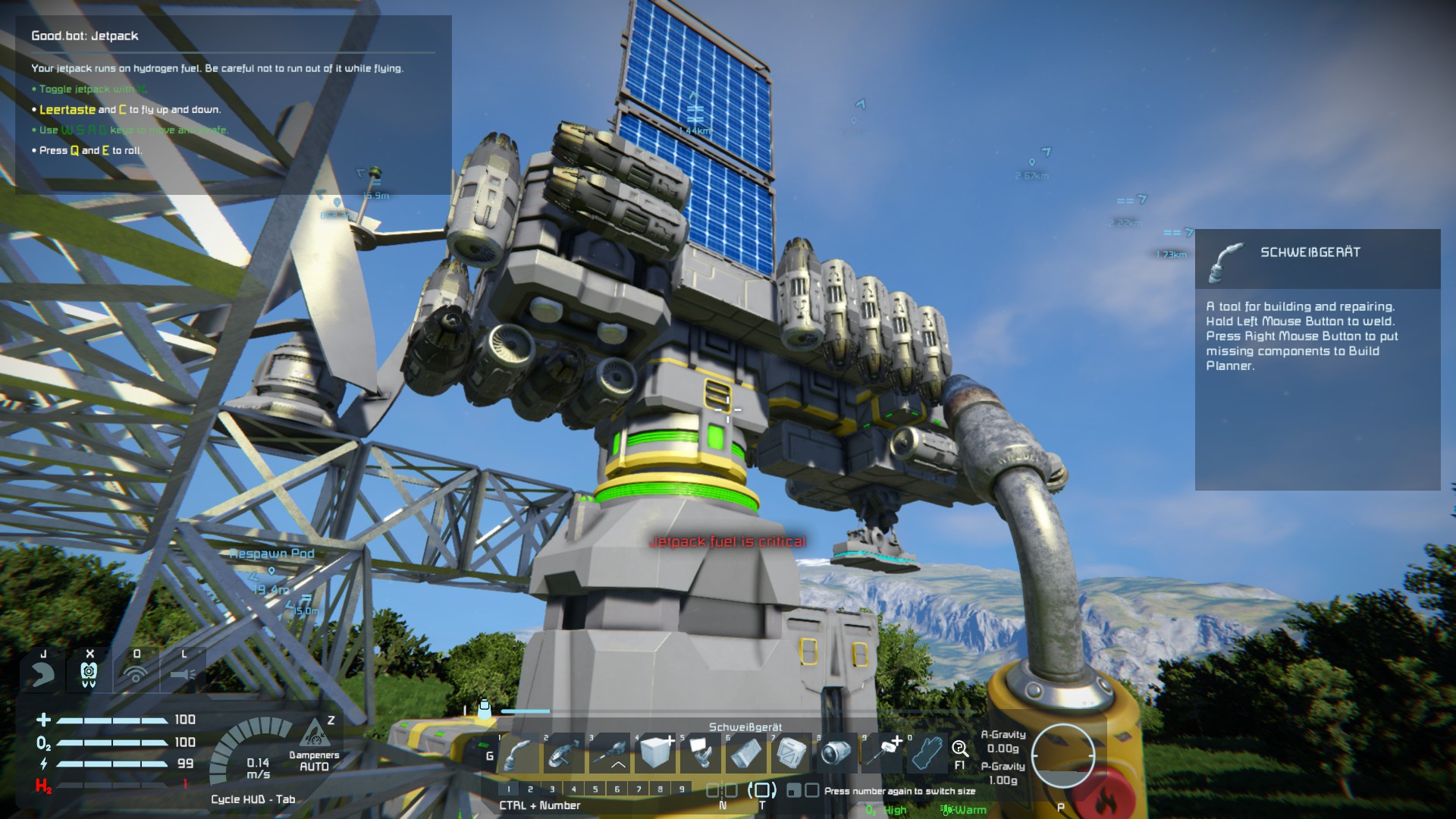The width and height of the screenshot is (1456, 819).
Task: Toggle the flashlight icon
Action: point(183,673)
